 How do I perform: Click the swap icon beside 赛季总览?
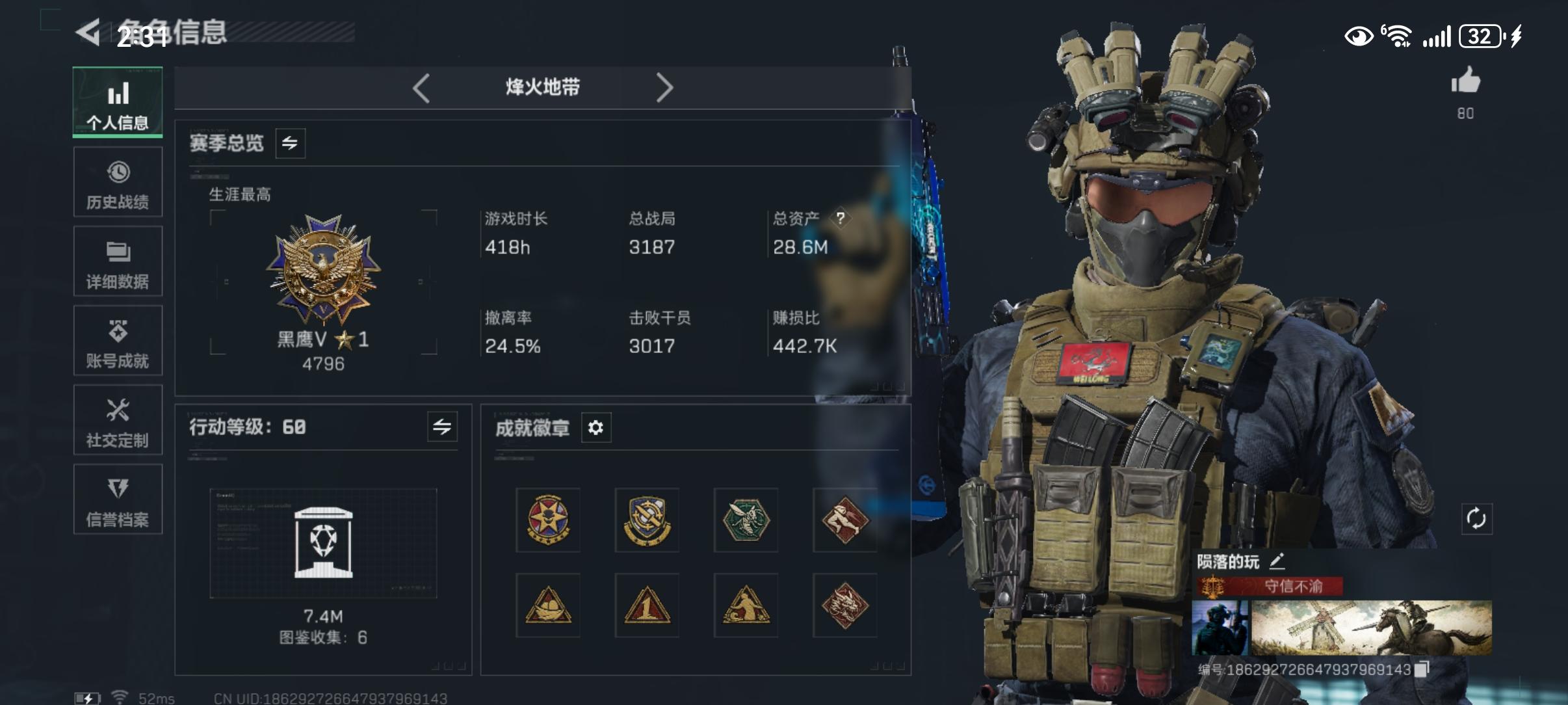pyautogui.click(x=291, y=143)
